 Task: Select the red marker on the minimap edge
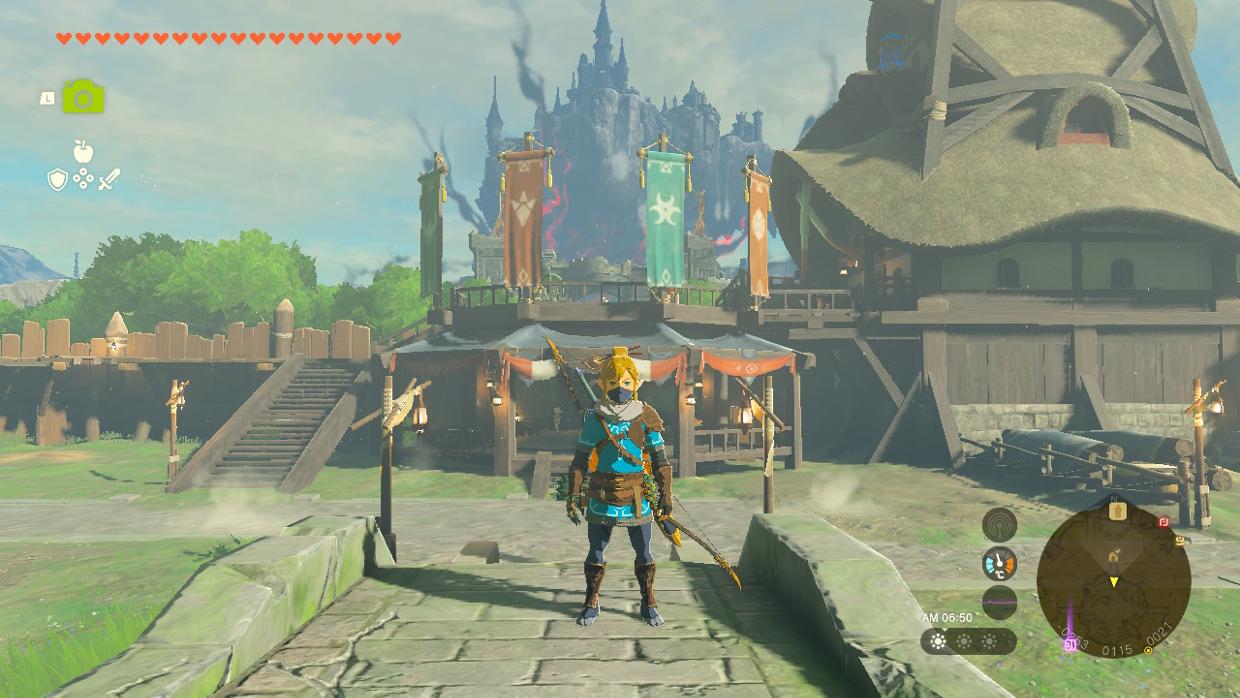pos(1163,522)
